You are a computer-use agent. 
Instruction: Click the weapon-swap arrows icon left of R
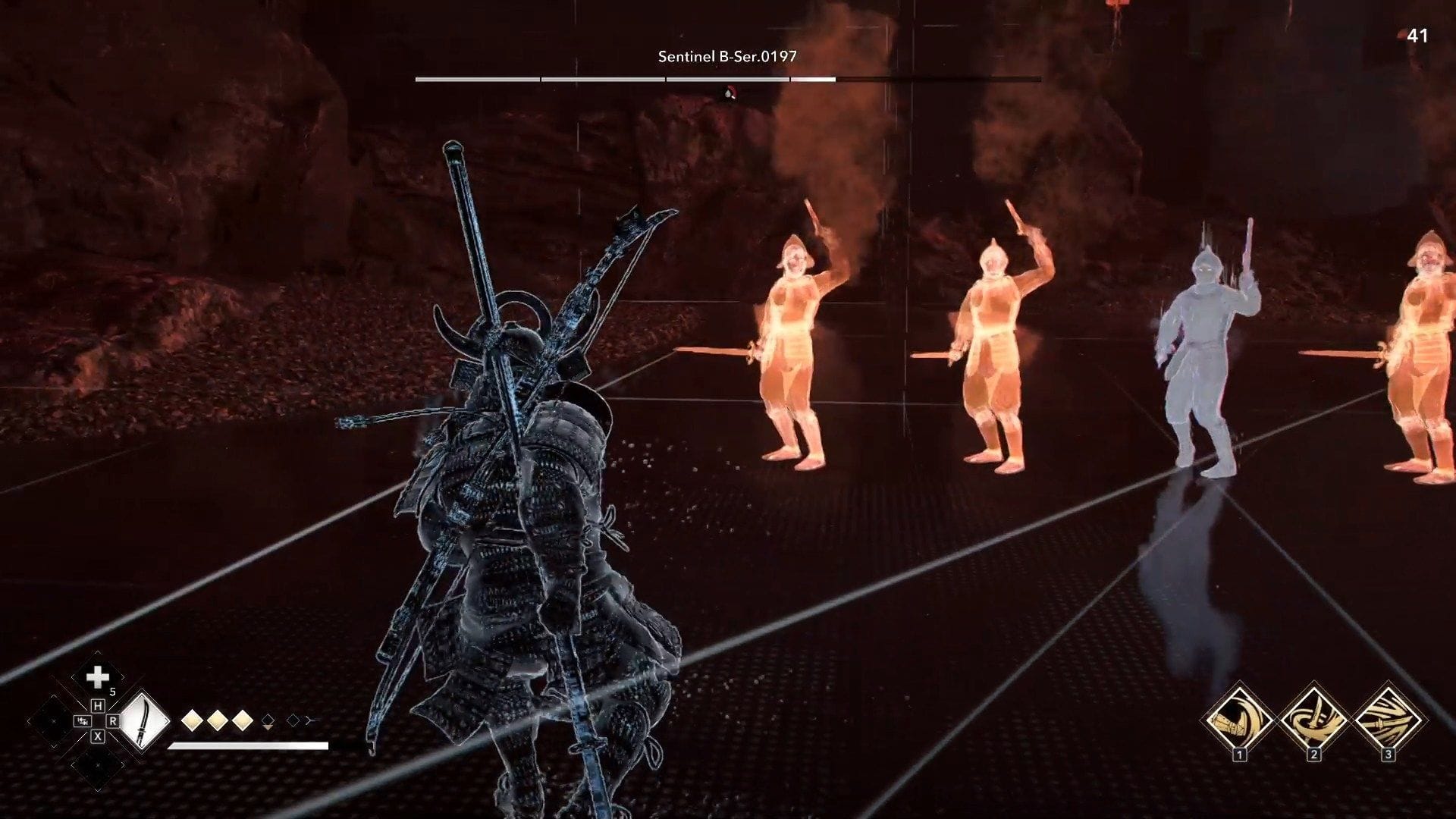coord(83,720)
